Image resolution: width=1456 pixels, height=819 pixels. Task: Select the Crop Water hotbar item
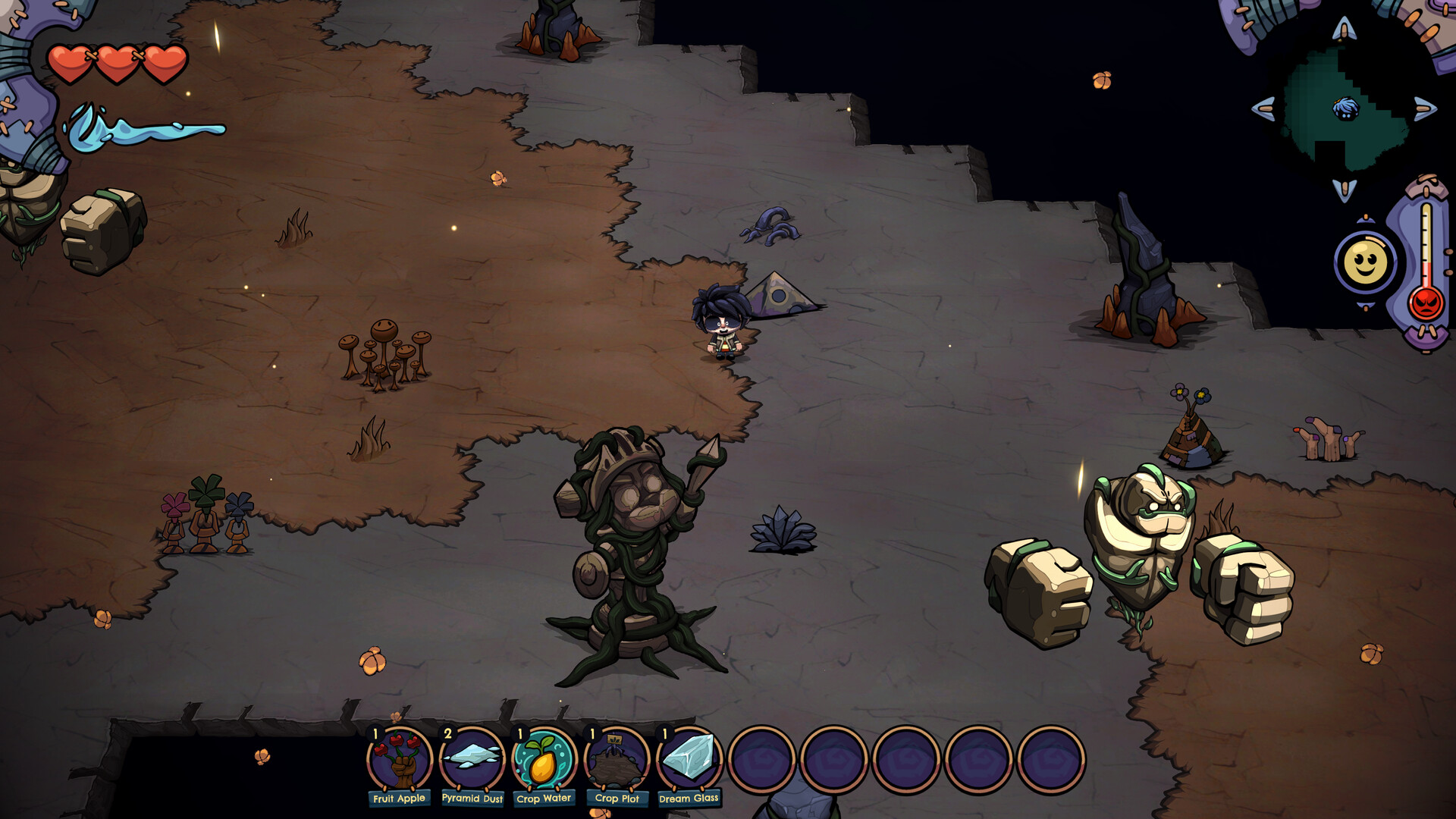coord(544,760)
